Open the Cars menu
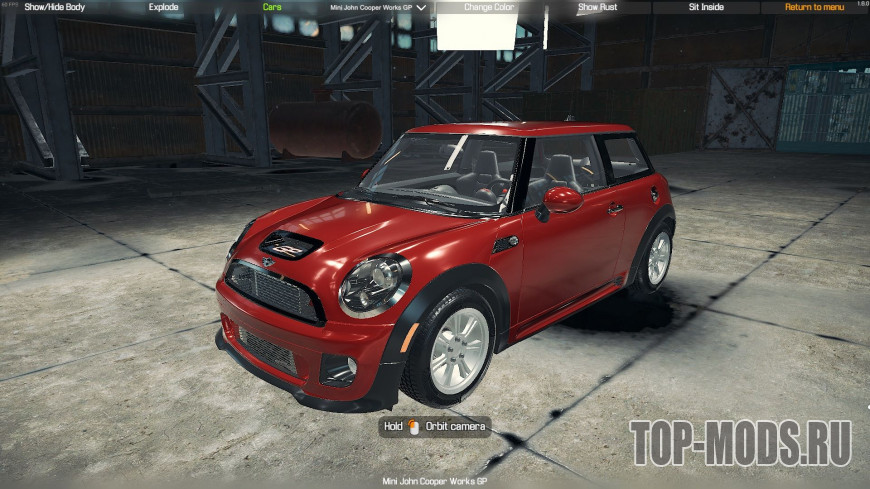 [x=271, y=7]
